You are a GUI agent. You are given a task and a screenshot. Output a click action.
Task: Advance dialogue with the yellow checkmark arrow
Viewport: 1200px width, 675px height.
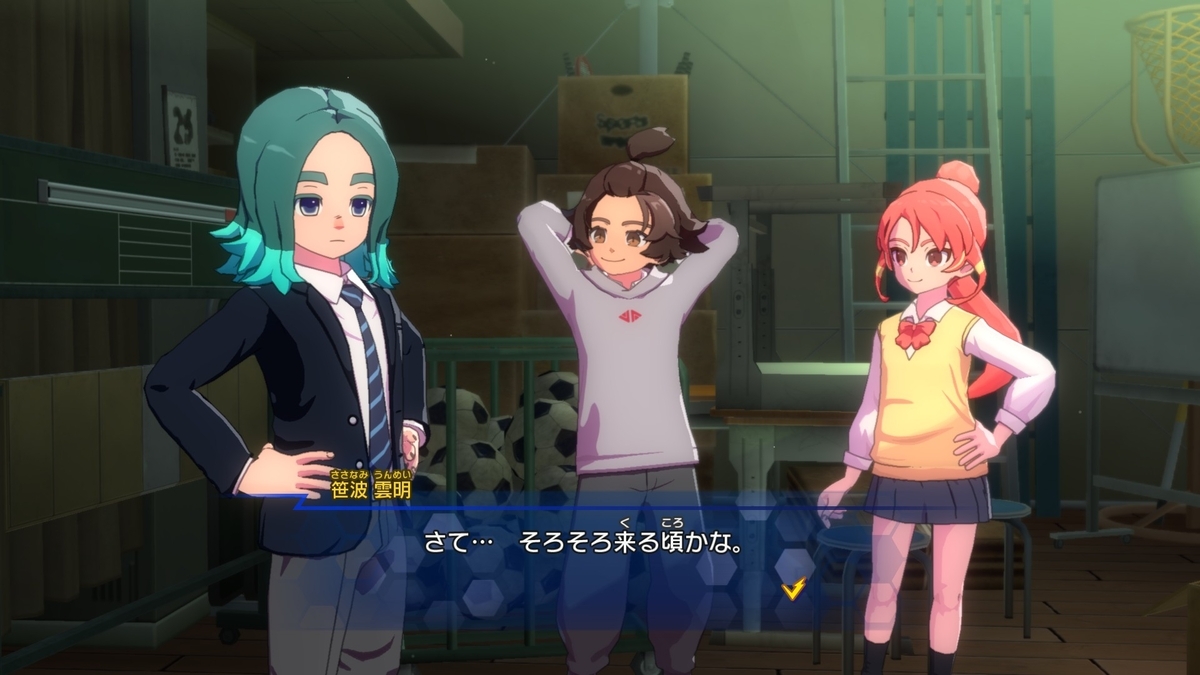pyautogui.click(x=793, y=589)
